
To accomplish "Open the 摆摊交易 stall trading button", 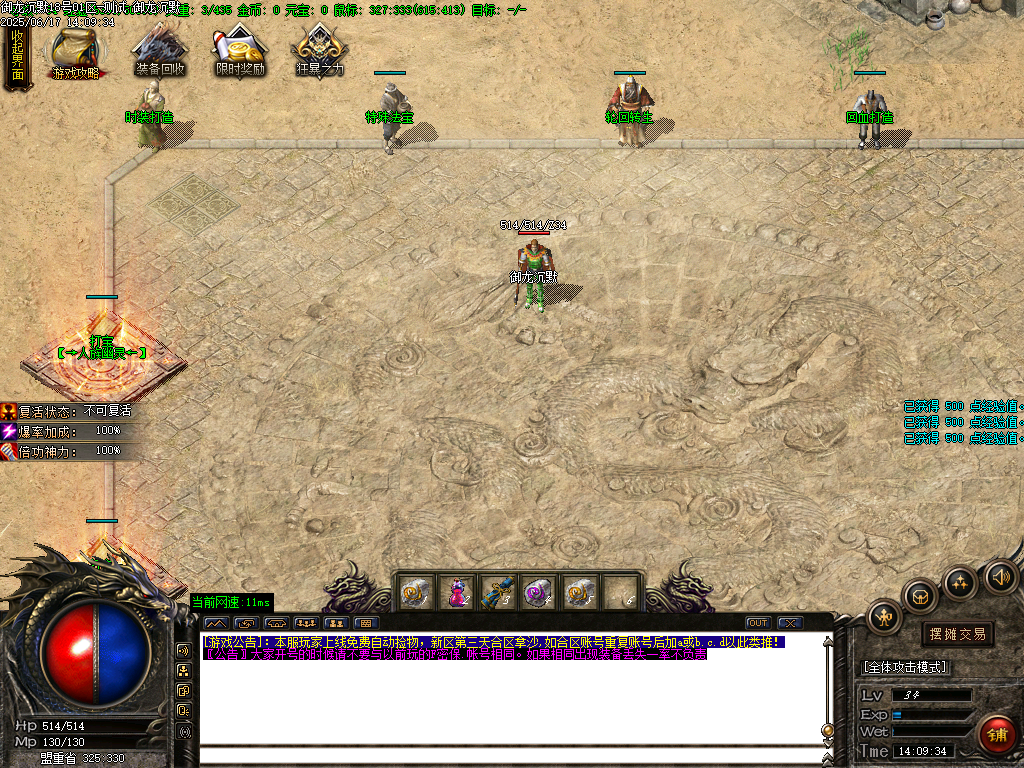I will click(957, 634).
